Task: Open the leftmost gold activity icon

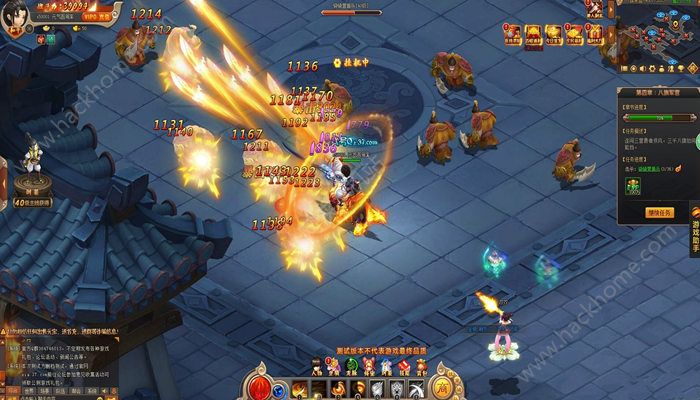Action: [512, 36]
